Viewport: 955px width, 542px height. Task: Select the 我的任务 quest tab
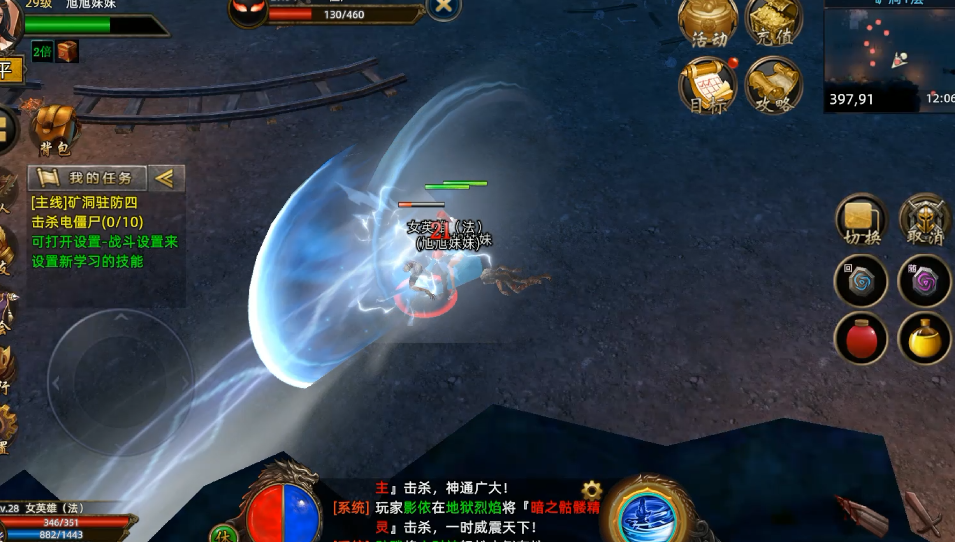[x=88, y=178]
